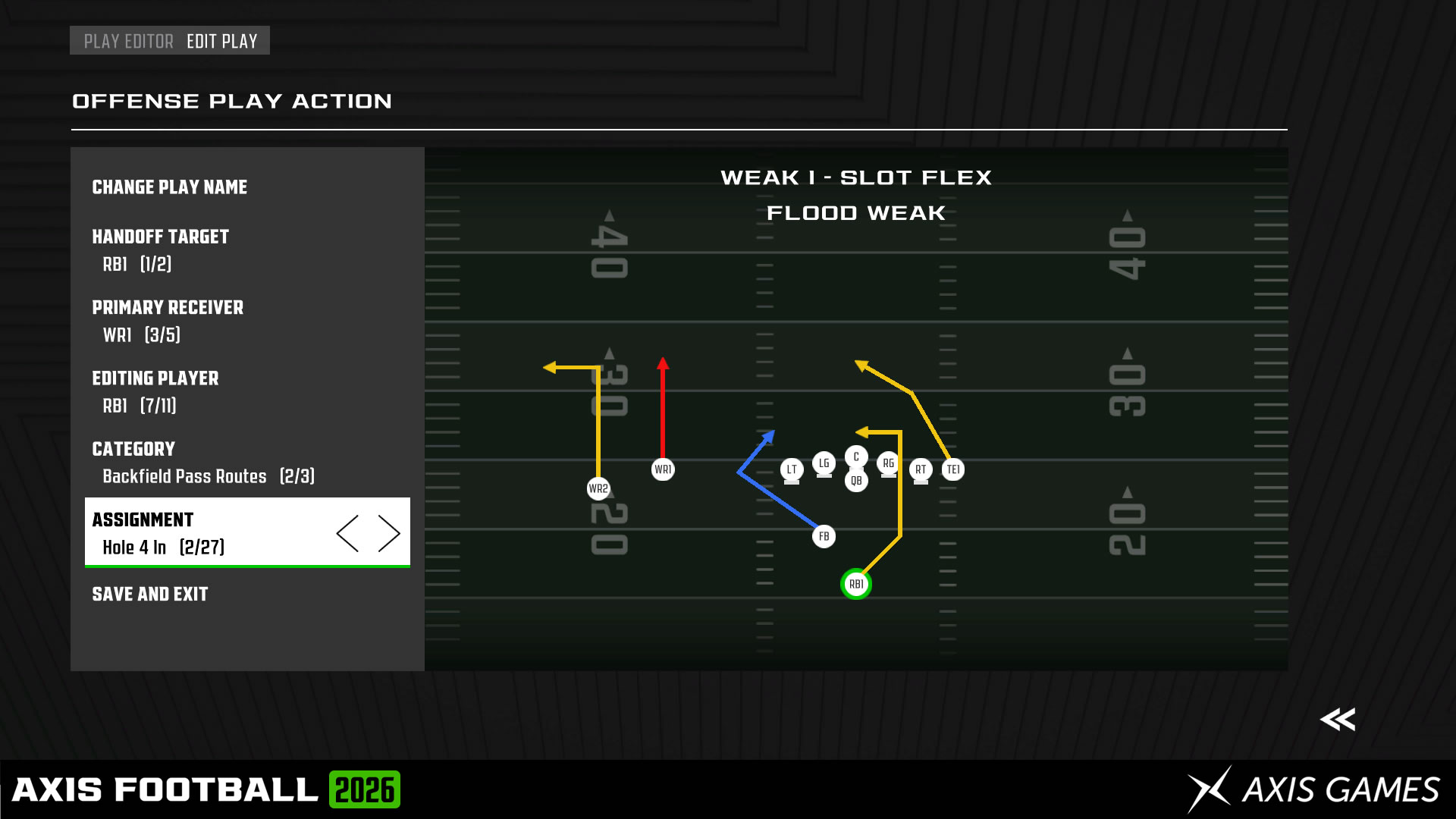
Task: Cycle the Handoff Target option
Action: tap(160, 250)
